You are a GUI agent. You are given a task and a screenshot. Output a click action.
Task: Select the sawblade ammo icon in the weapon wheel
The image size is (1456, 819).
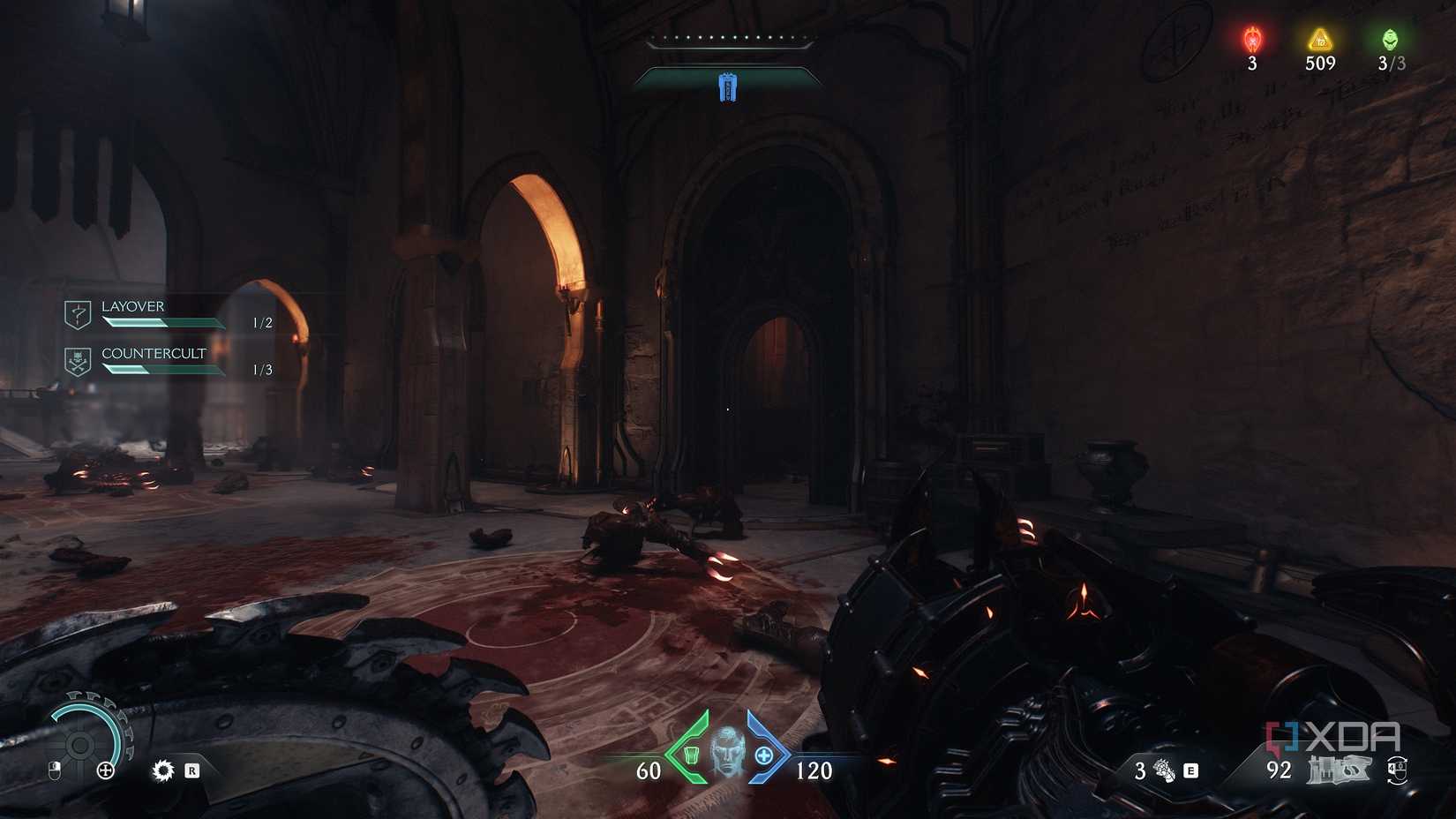(163, 771)
